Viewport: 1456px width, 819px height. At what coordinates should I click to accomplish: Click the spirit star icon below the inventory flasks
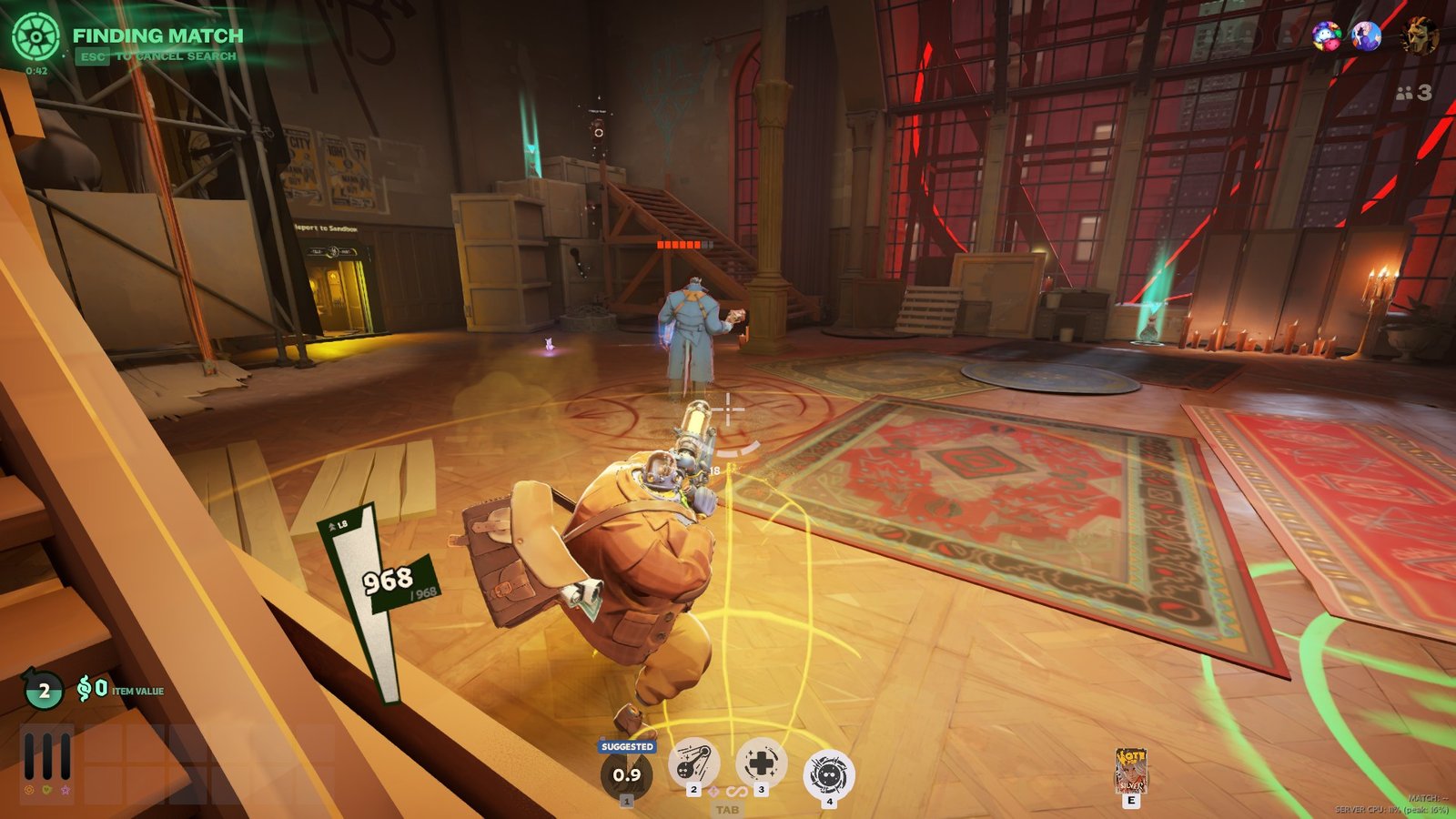(x=66, y=790)
